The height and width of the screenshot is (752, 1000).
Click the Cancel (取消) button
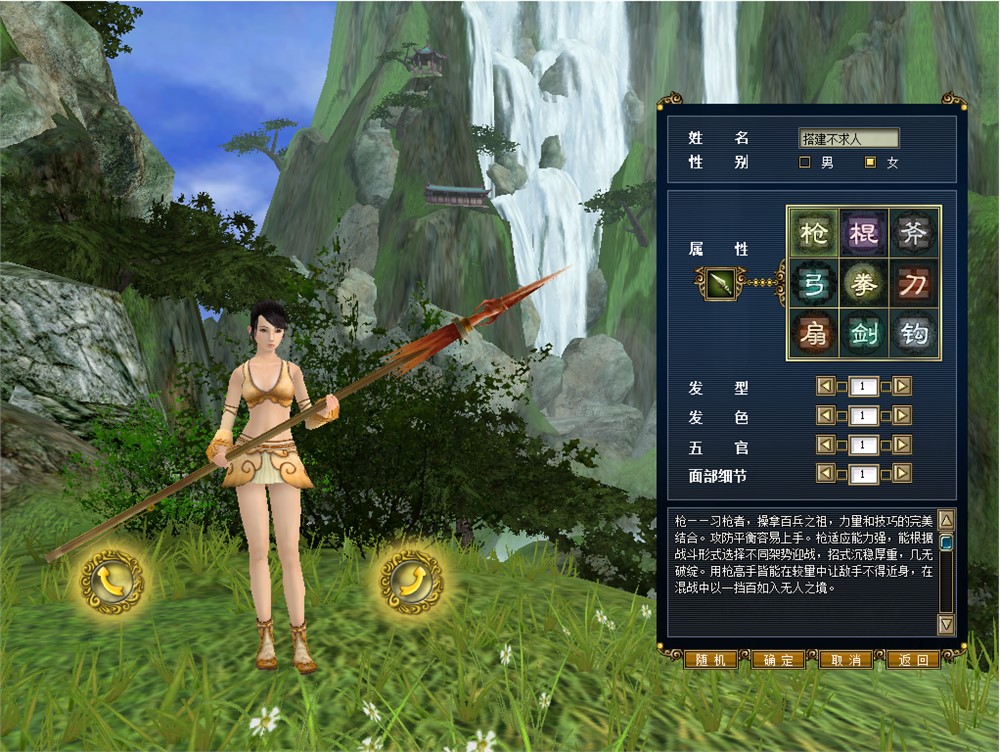coord(845,660)
